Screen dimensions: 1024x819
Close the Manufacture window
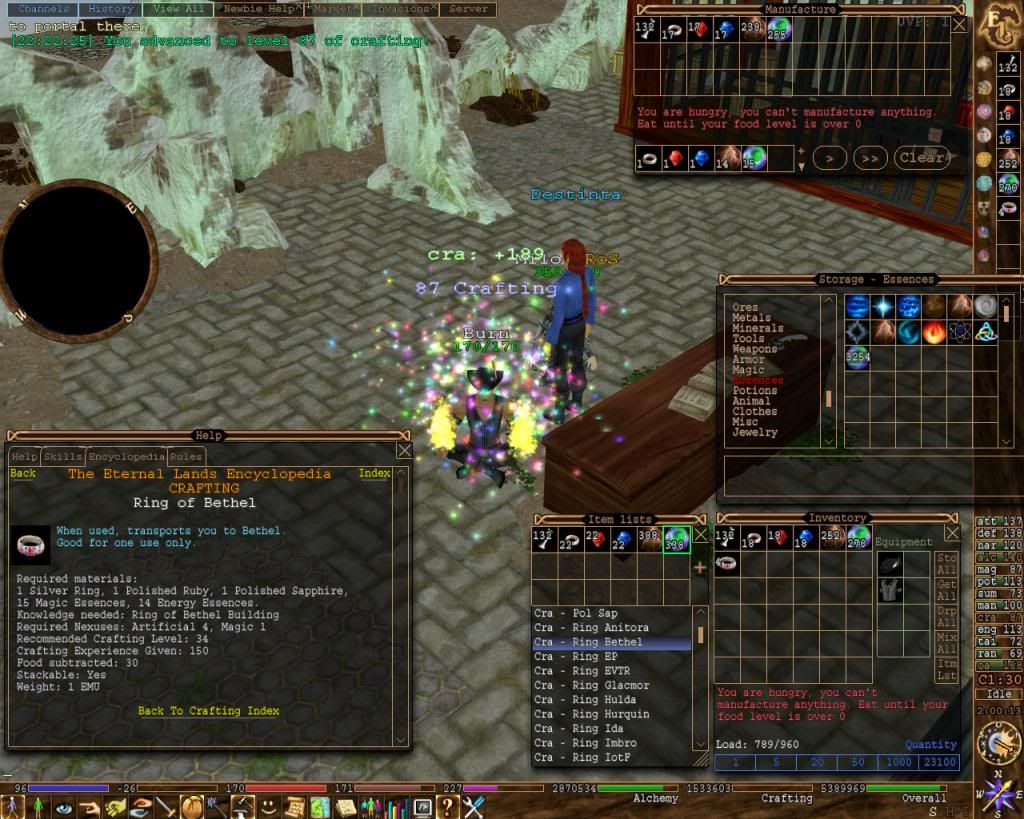[x=960, y=25]
